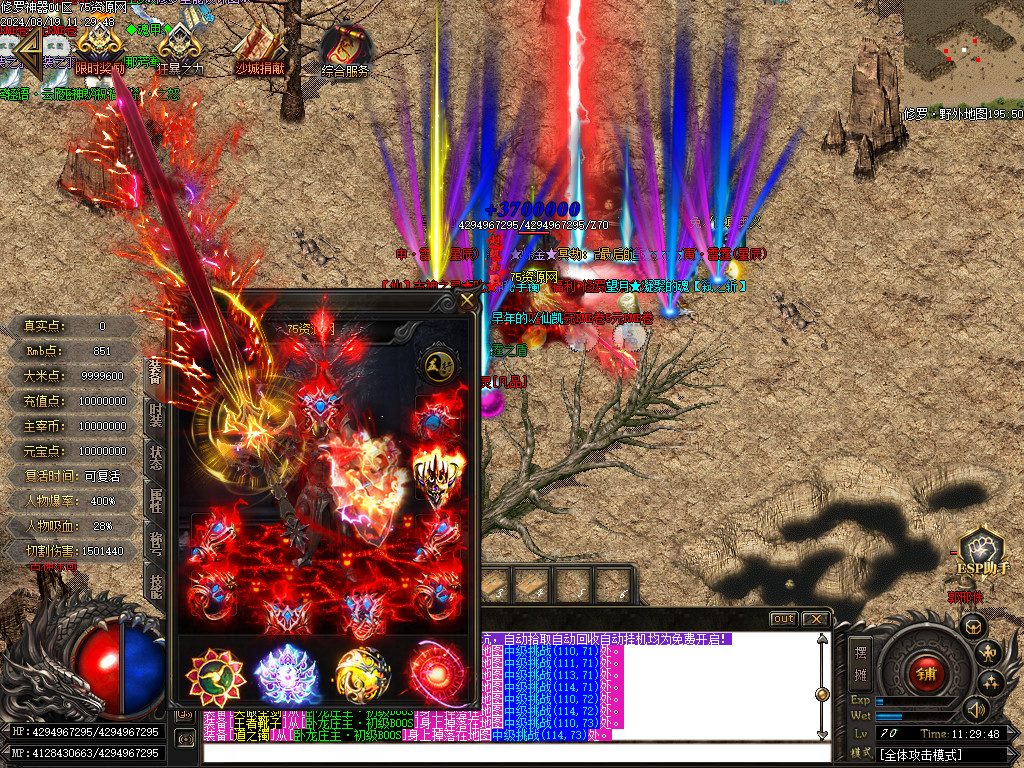Open the bag chest icon
The image size is (1024, 768).
click(x=972, y=627)
